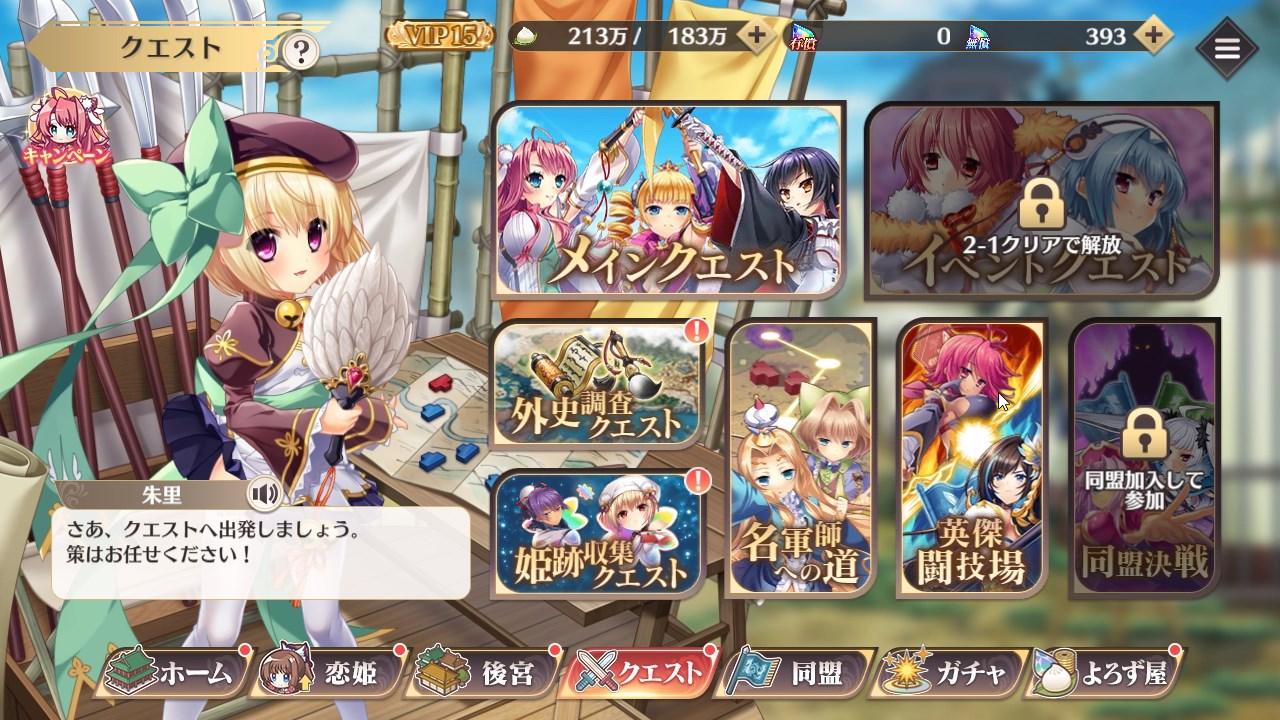1280x720 pixels.
Task: Open the hamburger menu at top right
Action: point(1228,48)
